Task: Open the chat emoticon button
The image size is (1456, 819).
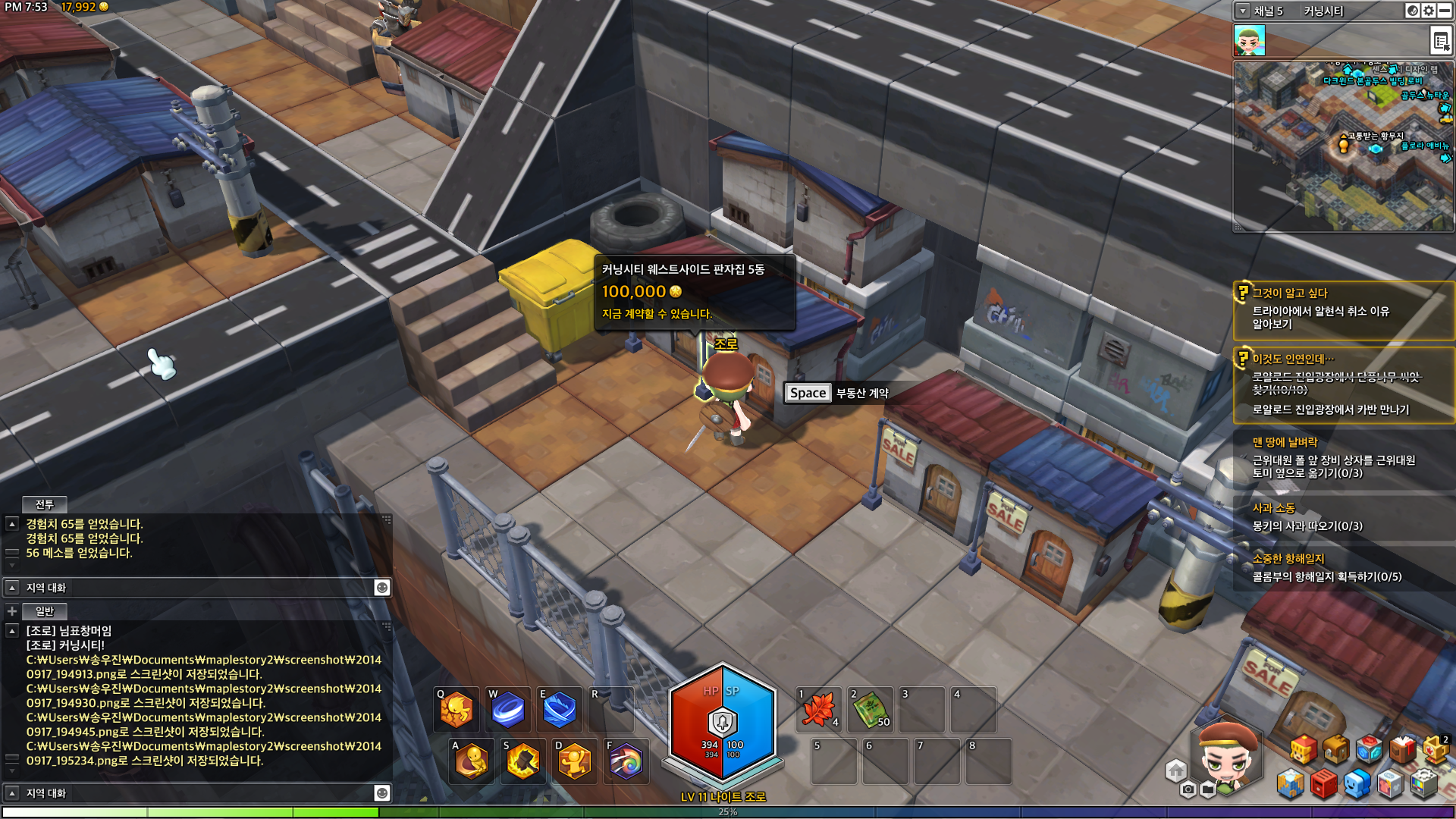Action: [x=382, y=588]
